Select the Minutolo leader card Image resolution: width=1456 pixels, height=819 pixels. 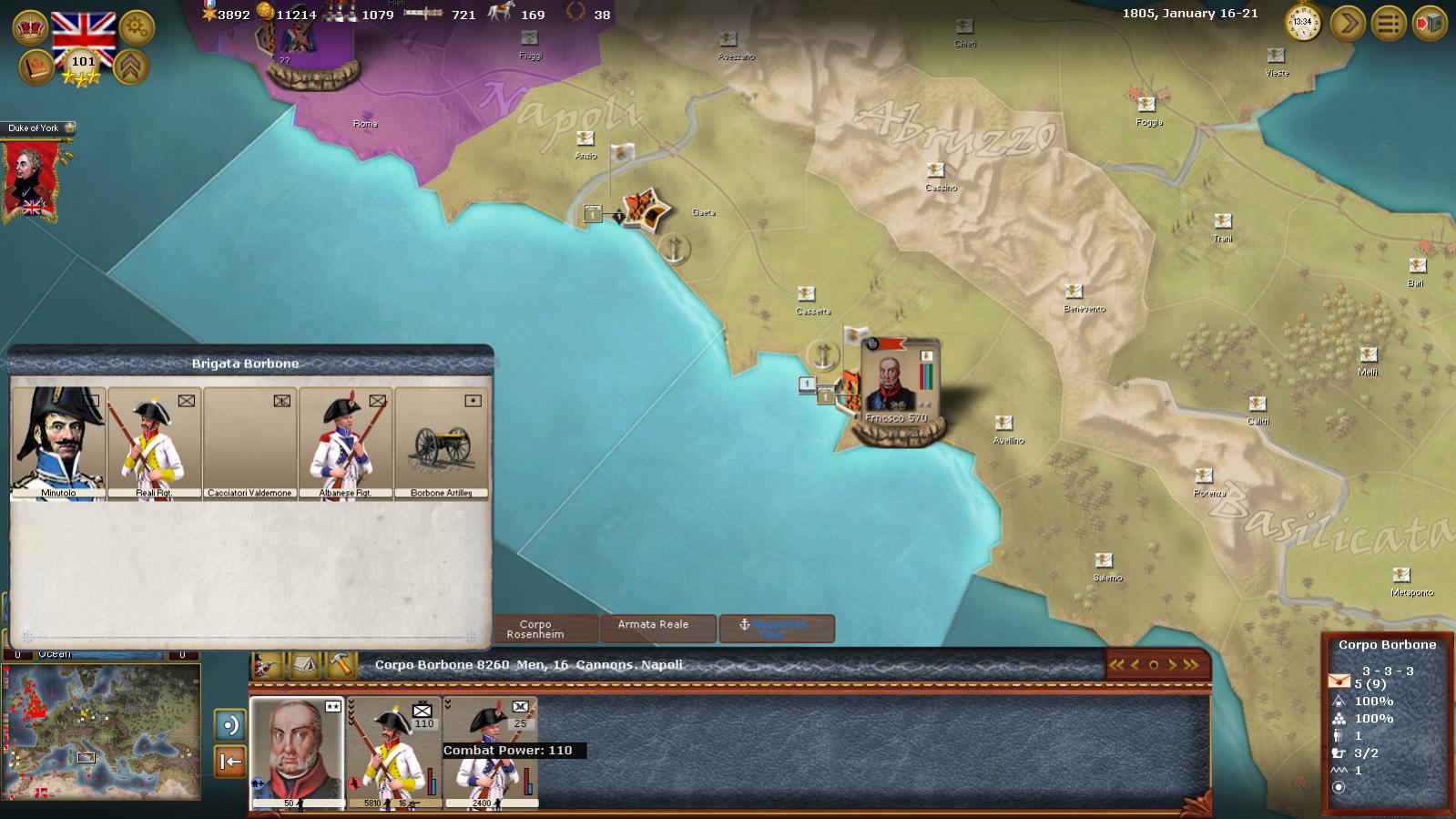click(58, 443)
